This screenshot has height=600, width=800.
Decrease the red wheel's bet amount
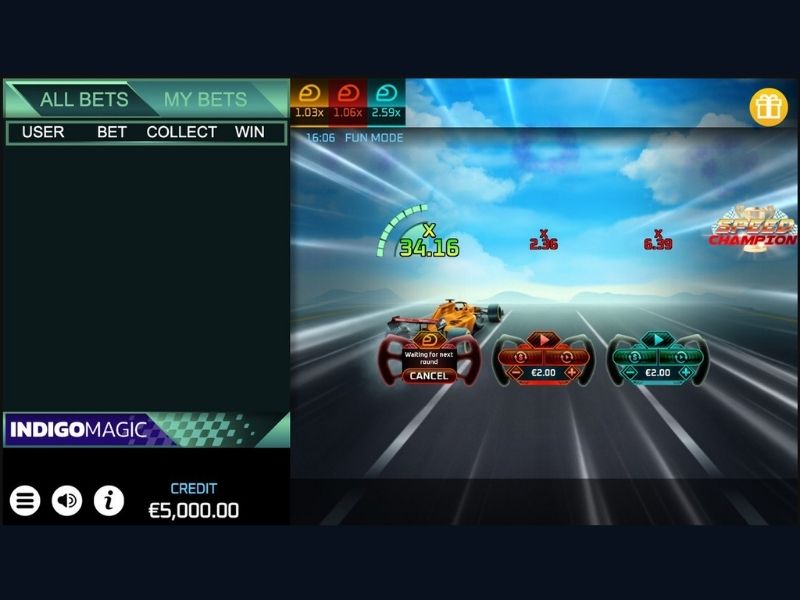[515, 373]
